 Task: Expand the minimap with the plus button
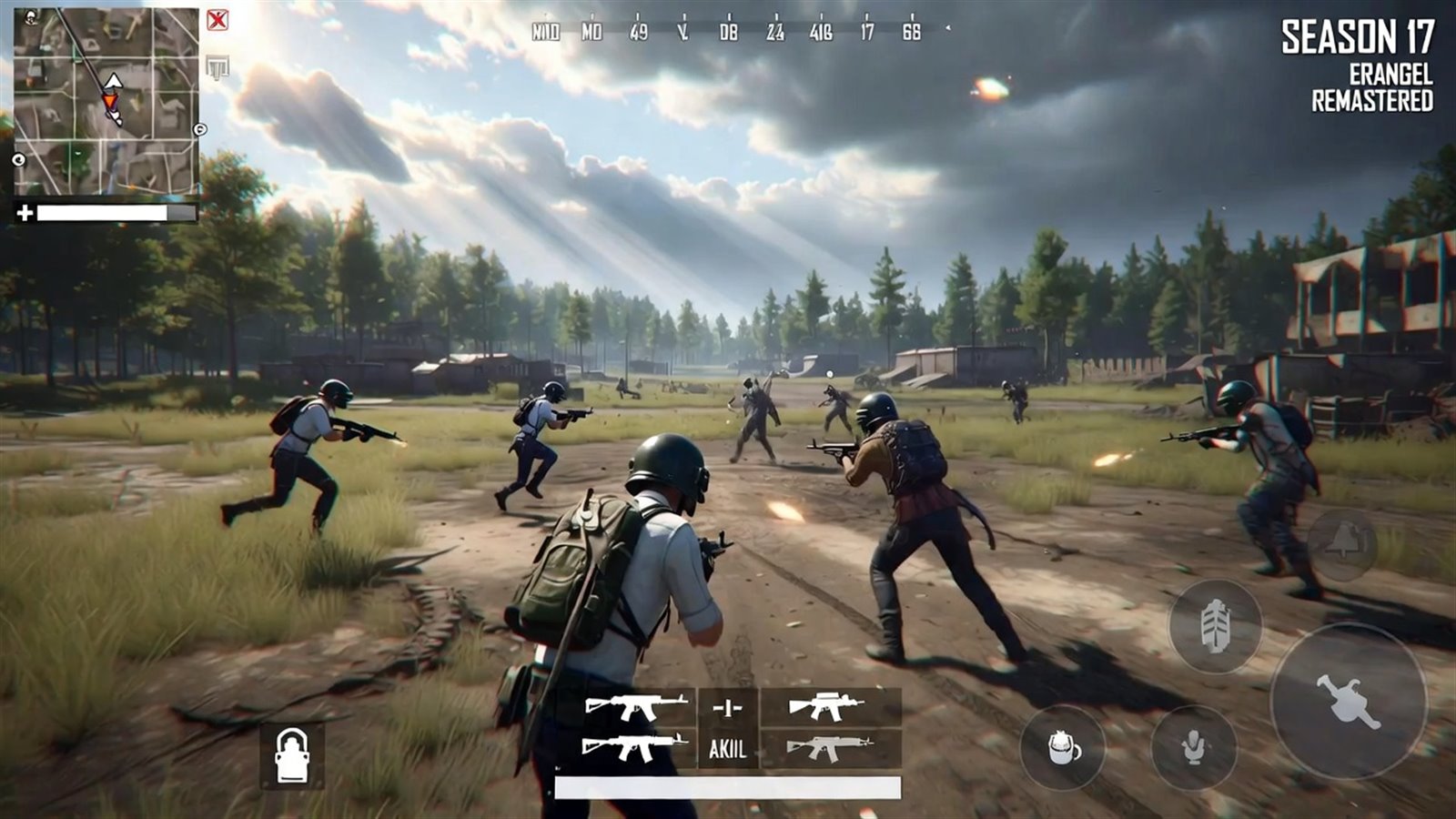point(25,213)
